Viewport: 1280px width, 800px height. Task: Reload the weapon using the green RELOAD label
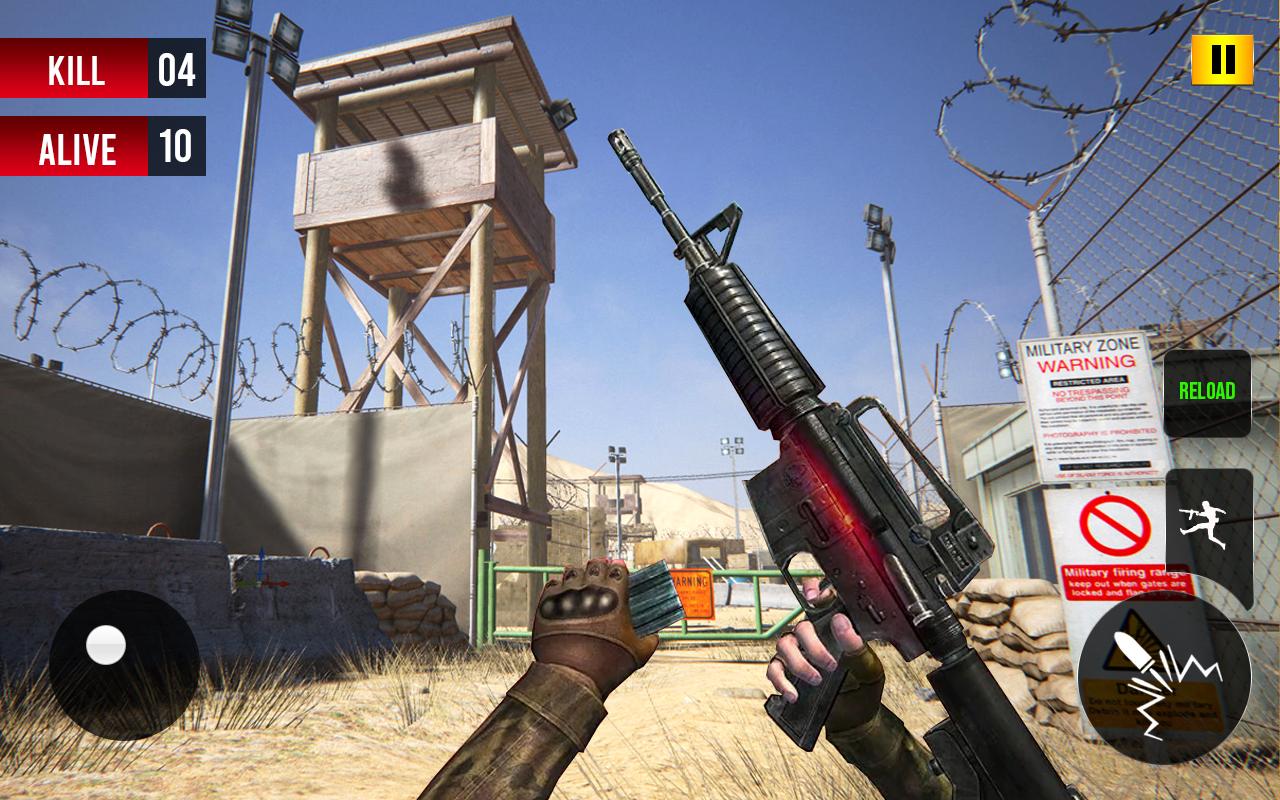click(x=1207, y=392)
